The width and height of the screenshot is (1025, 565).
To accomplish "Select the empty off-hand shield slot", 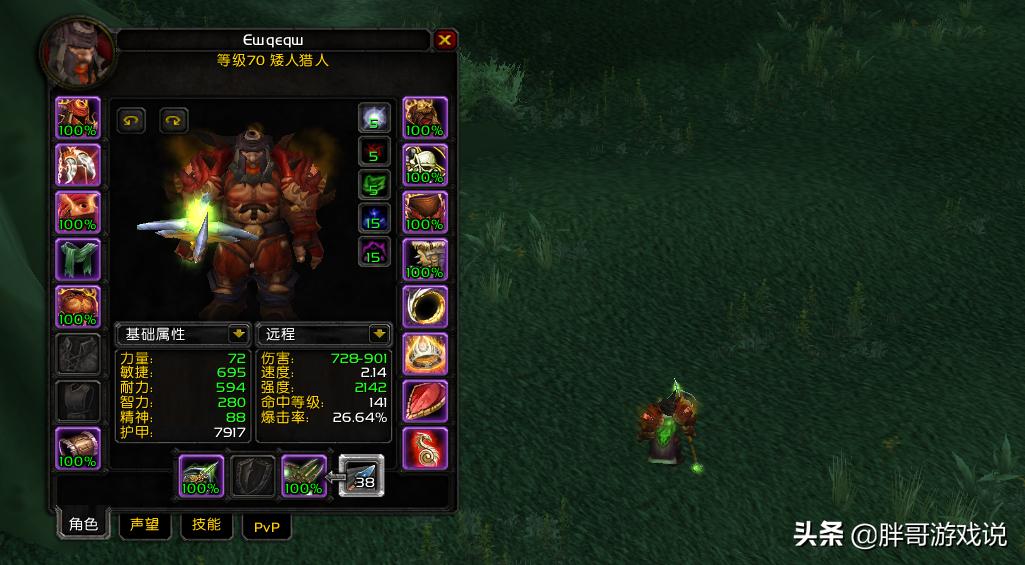I will 253,476.
